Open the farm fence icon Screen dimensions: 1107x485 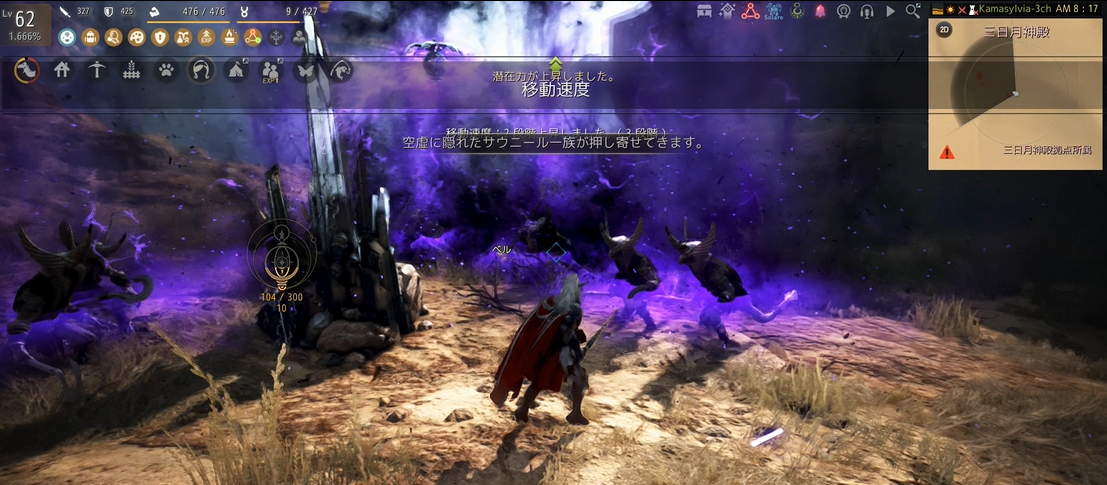click(131, 70)
